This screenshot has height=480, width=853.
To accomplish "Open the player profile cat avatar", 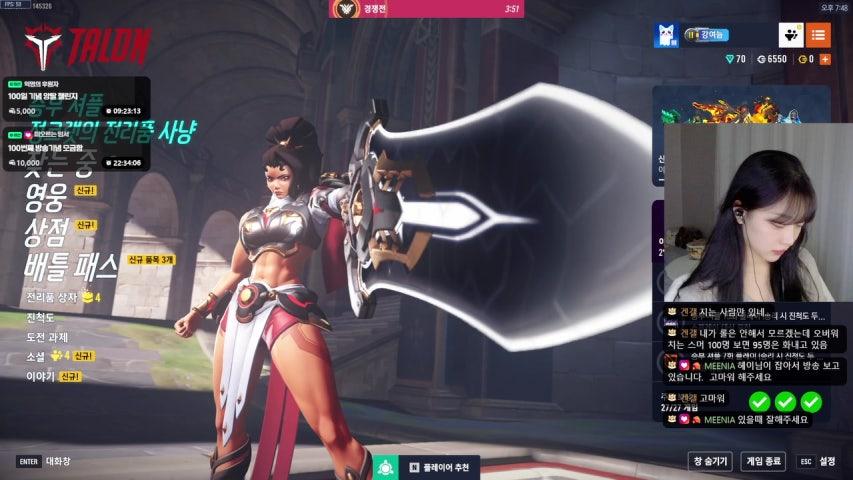I will [x=667, y=36].
